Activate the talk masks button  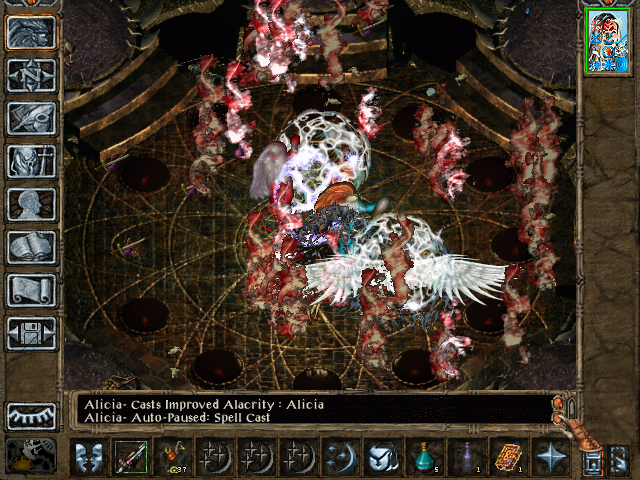click(x=87, y=459)
